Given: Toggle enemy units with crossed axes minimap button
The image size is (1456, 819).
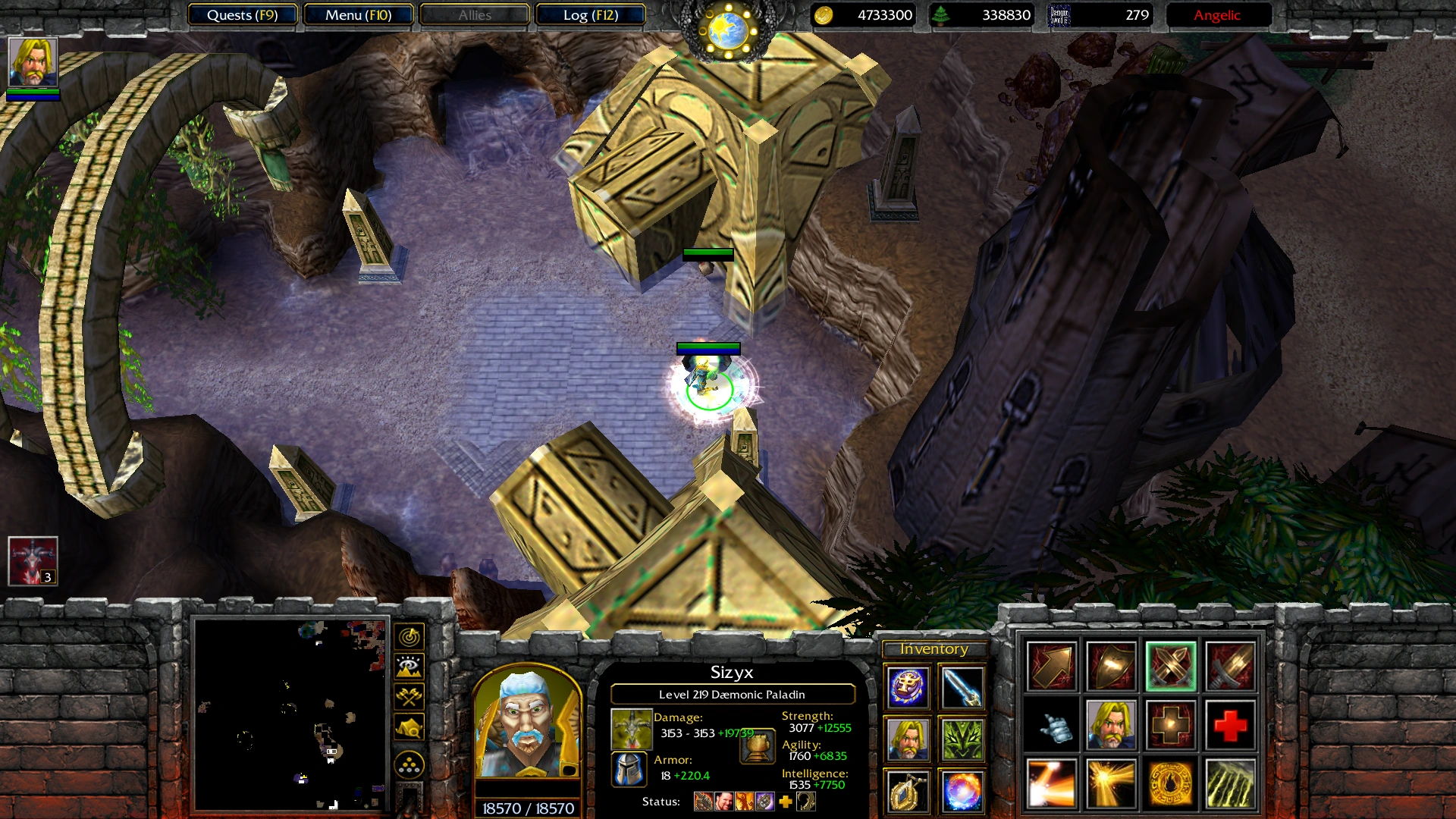Looking at the screenshot, I should coord(408,697).
